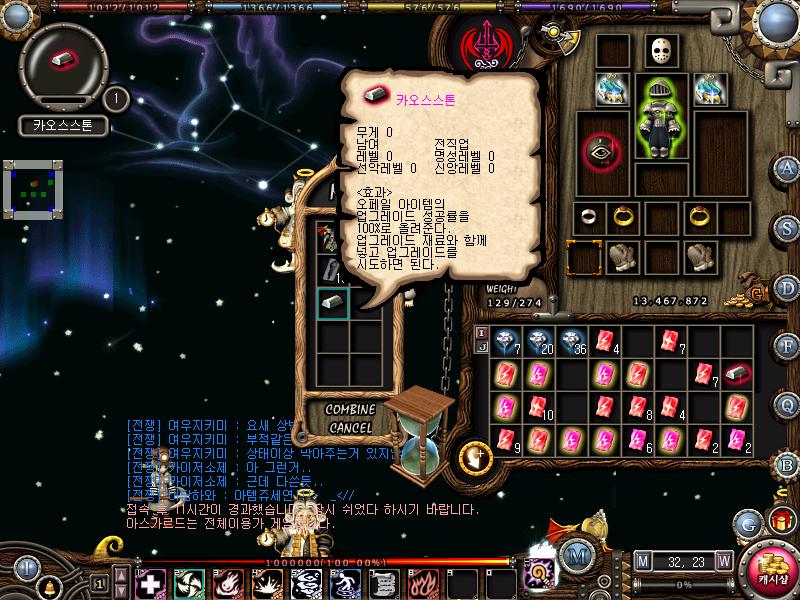Select the diamond stack of 20
Screen dimensions: 800x600
pyautogui.click(x=539, y=341)
